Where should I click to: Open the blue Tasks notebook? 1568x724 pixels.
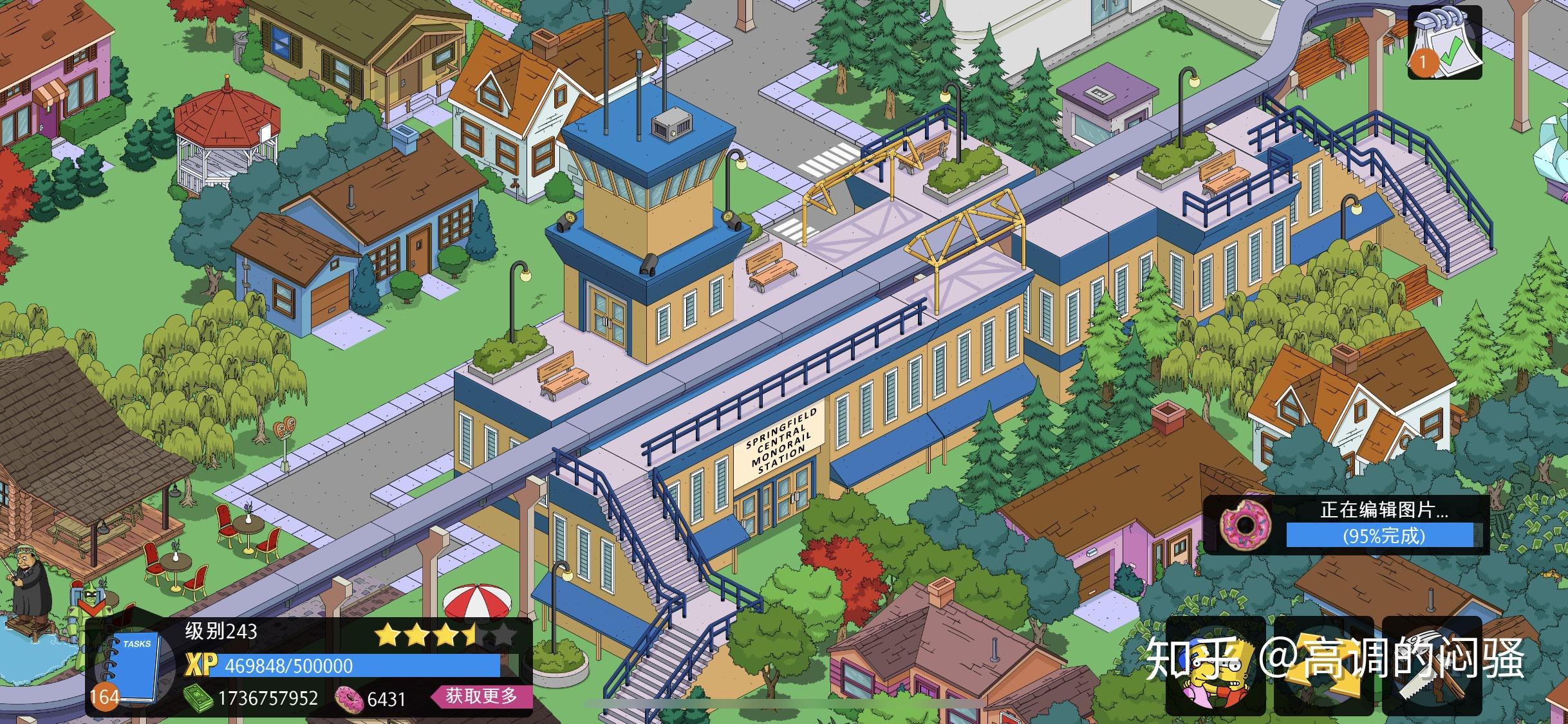pyautogui.click(x=133, y=667)
